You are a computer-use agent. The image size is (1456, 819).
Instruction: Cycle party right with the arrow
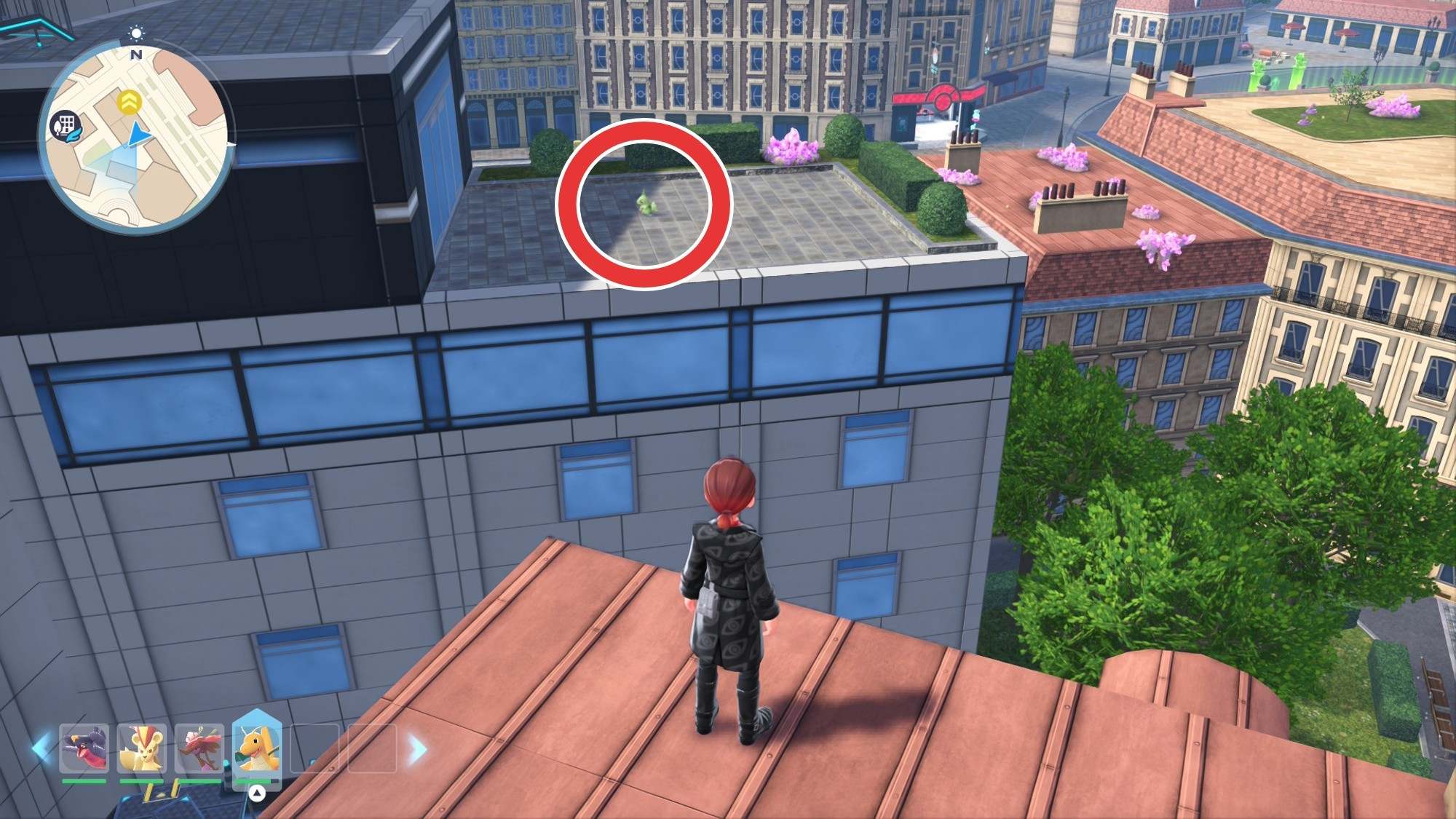pos(418,748)
